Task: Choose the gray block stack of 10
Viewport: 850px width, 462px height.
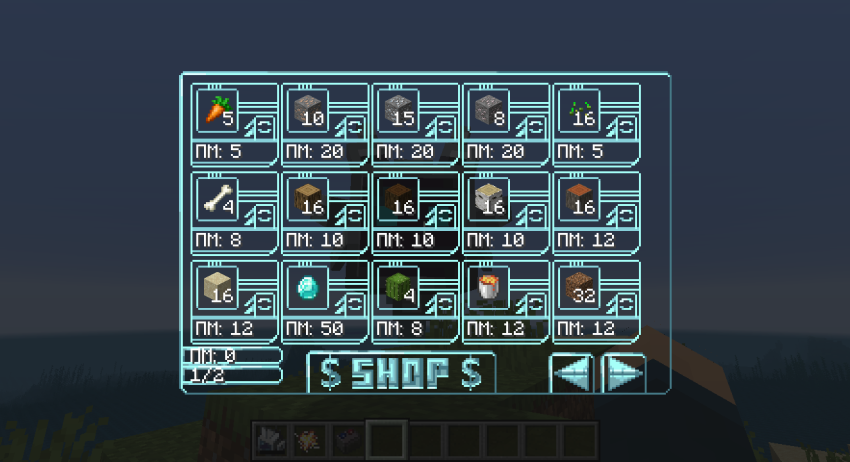Action: tap(307, 110)
